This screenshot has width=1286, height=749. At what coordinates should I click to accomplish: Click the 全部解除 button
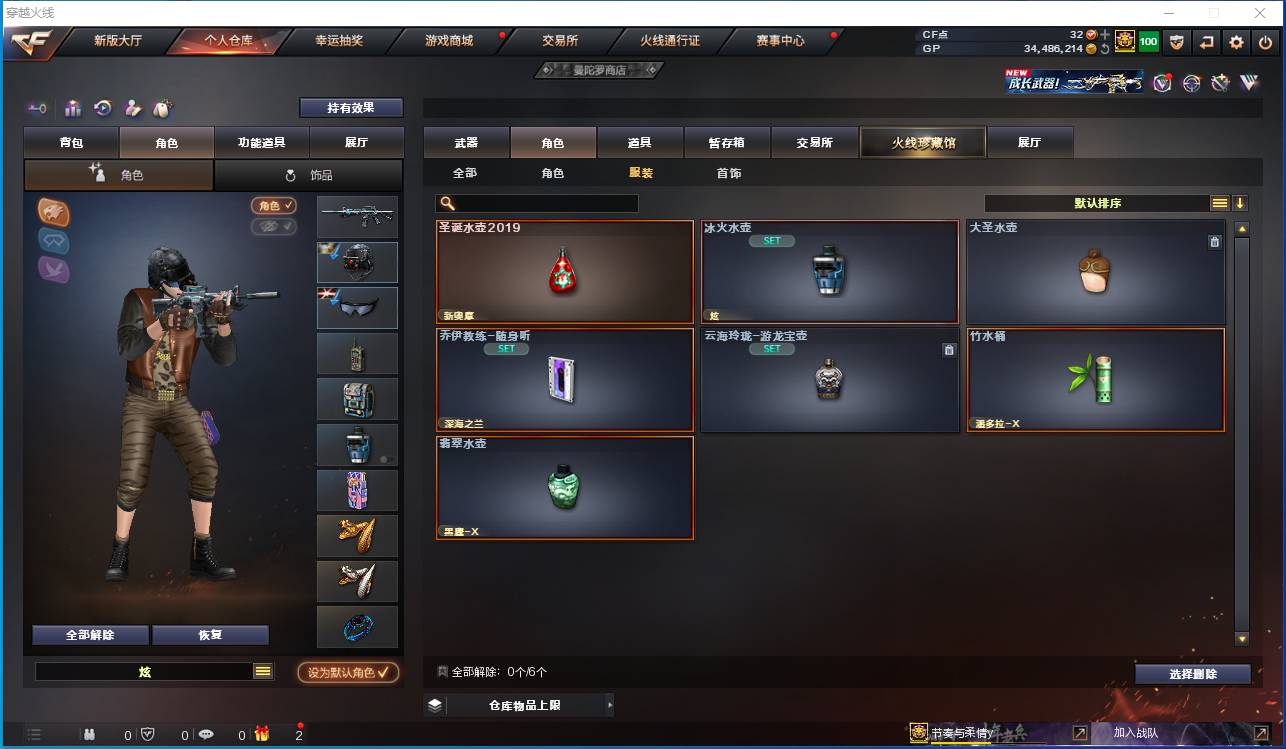tap(88, 634)
